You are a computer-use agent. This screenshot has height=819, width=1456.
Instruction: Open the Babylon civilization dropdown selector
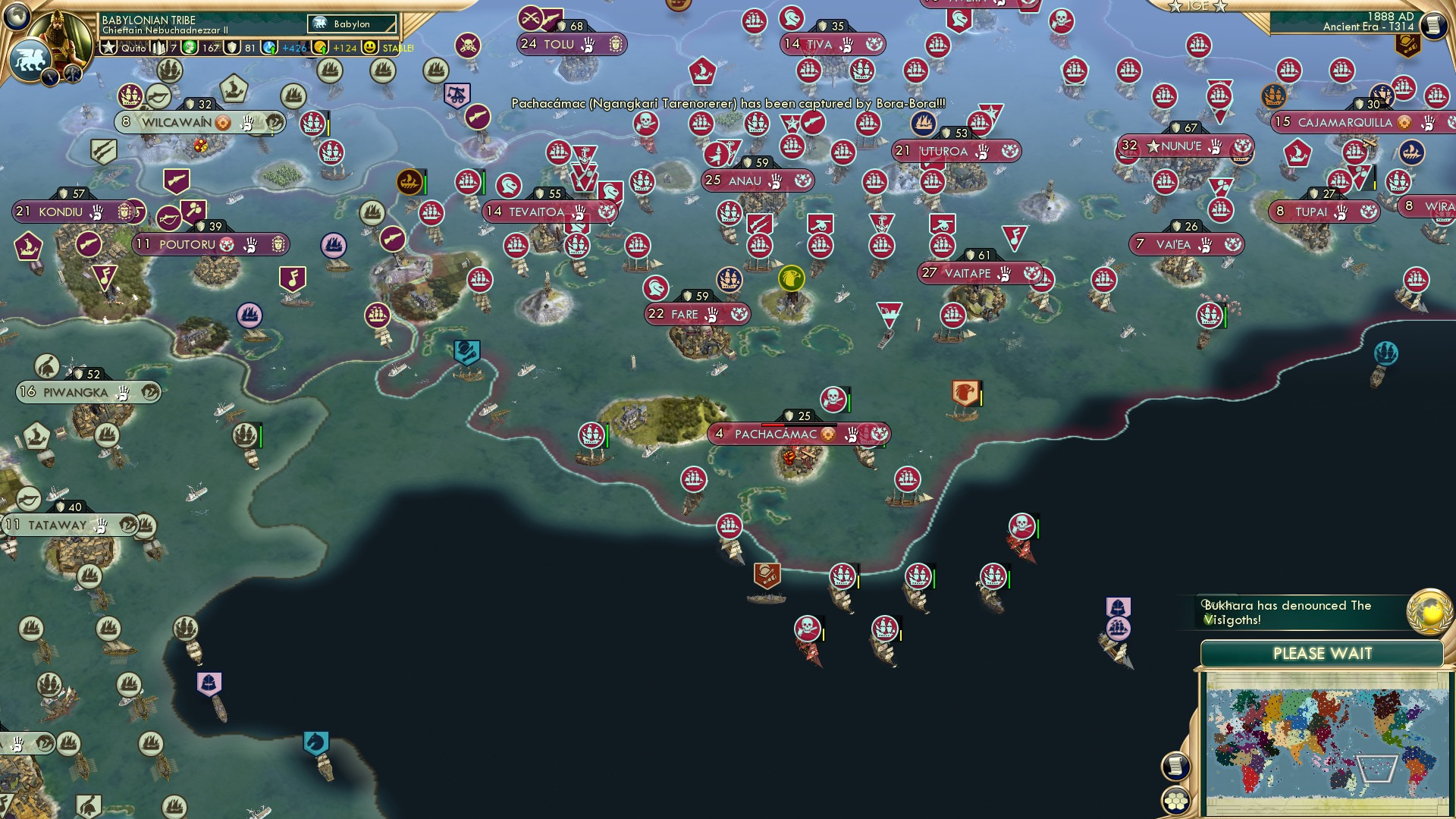352,24
